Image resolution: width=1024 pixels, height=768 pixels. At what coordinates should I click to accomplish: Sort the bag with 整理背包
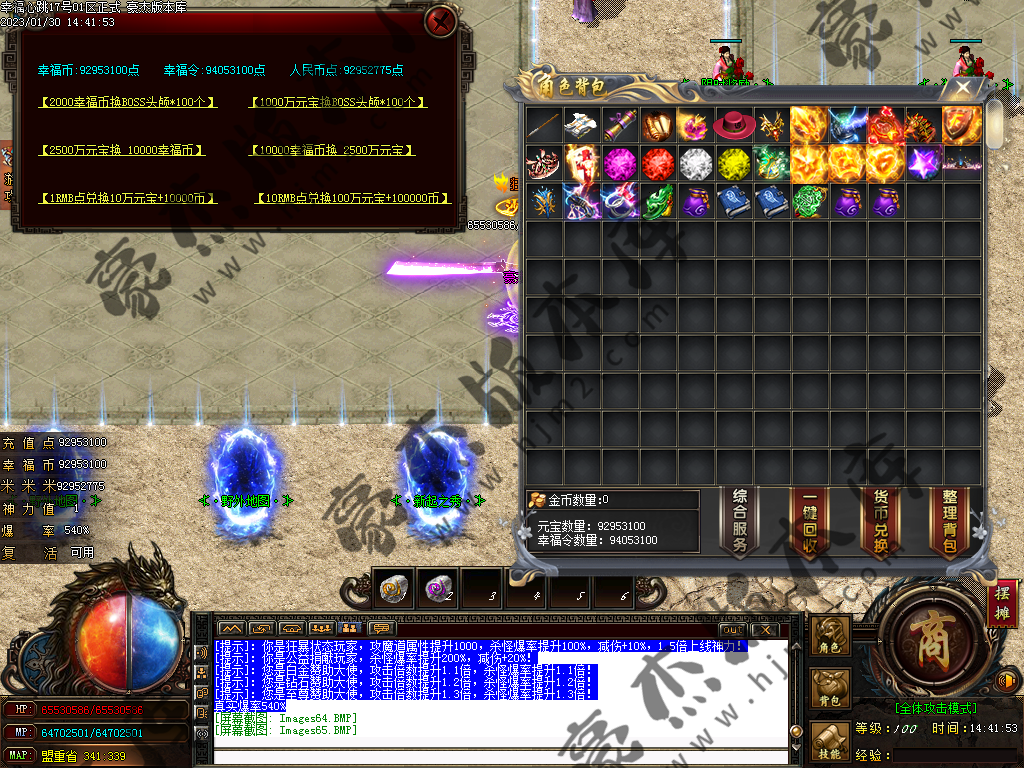coord(949,522)
